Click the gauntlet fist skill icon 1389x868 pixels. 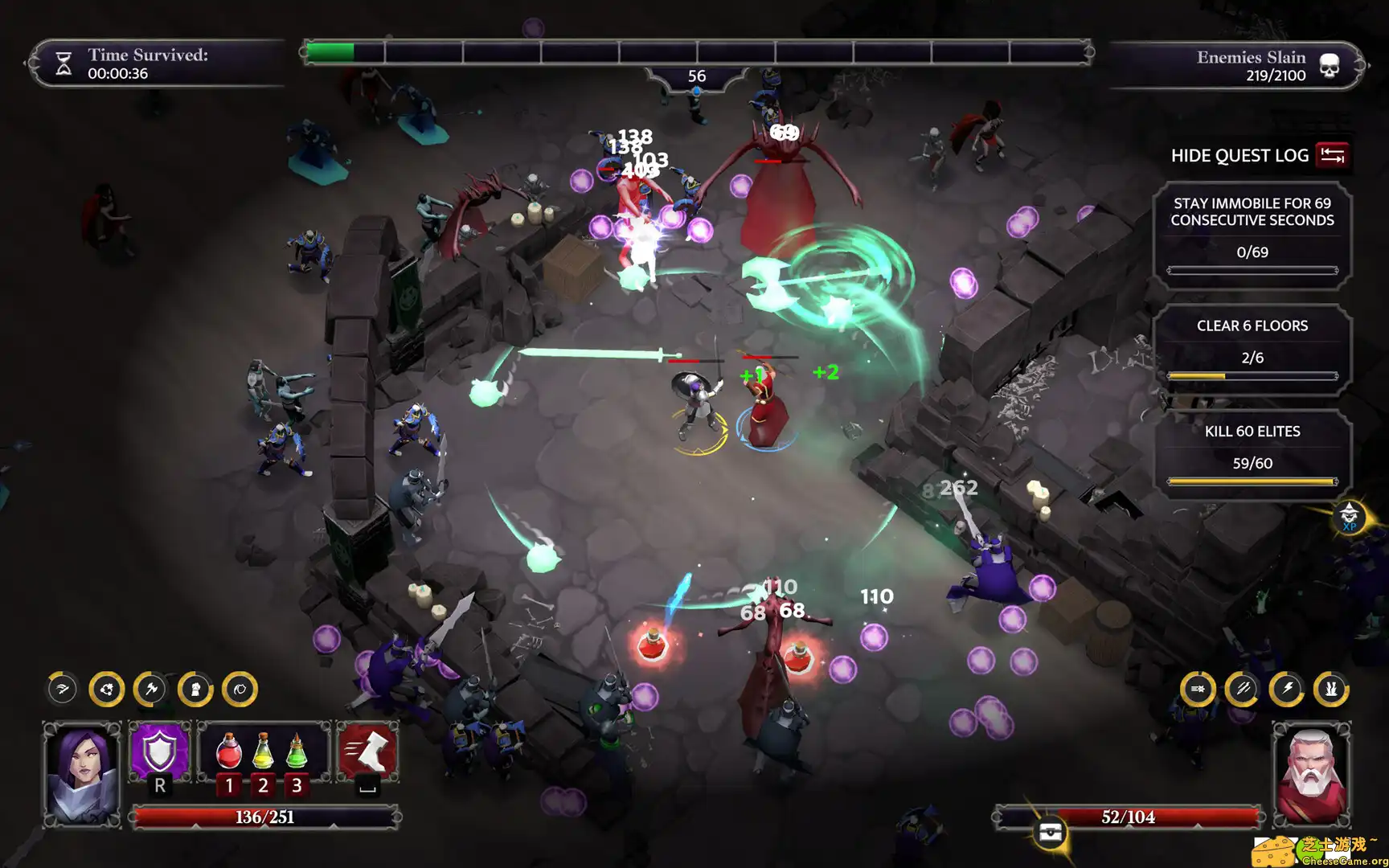[195, 690]
